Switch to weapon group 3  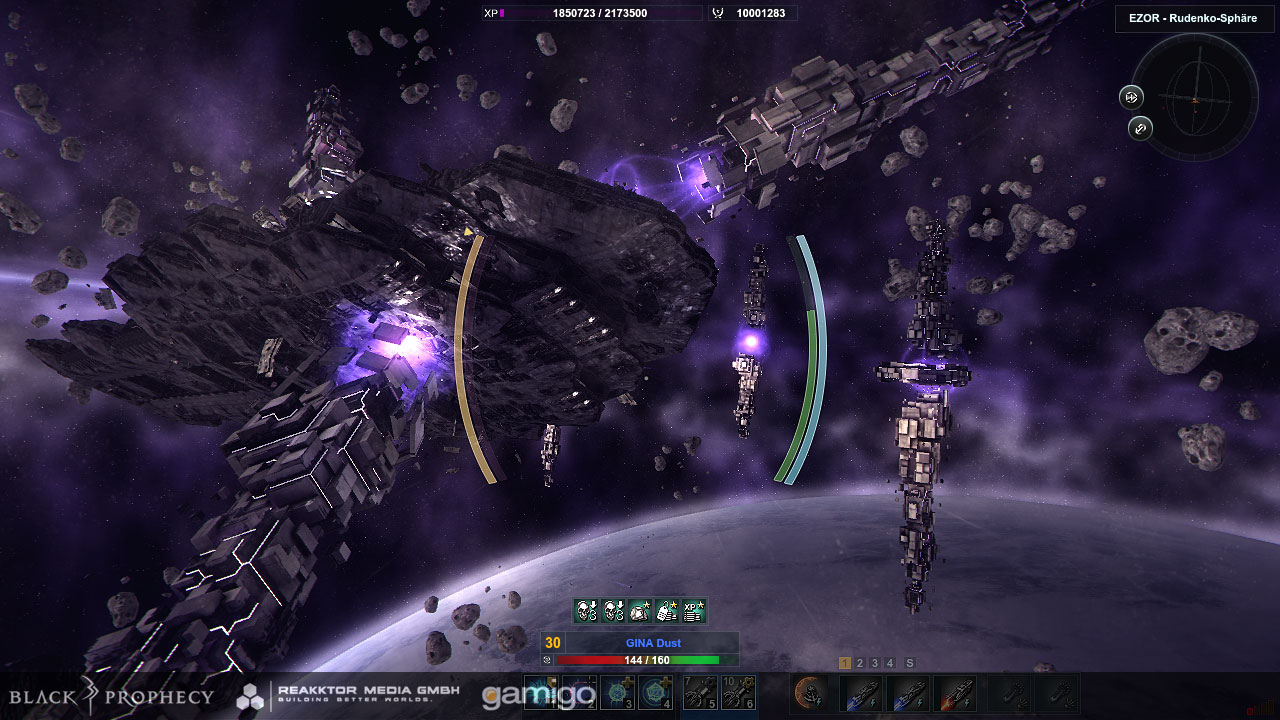click(875, 663)
